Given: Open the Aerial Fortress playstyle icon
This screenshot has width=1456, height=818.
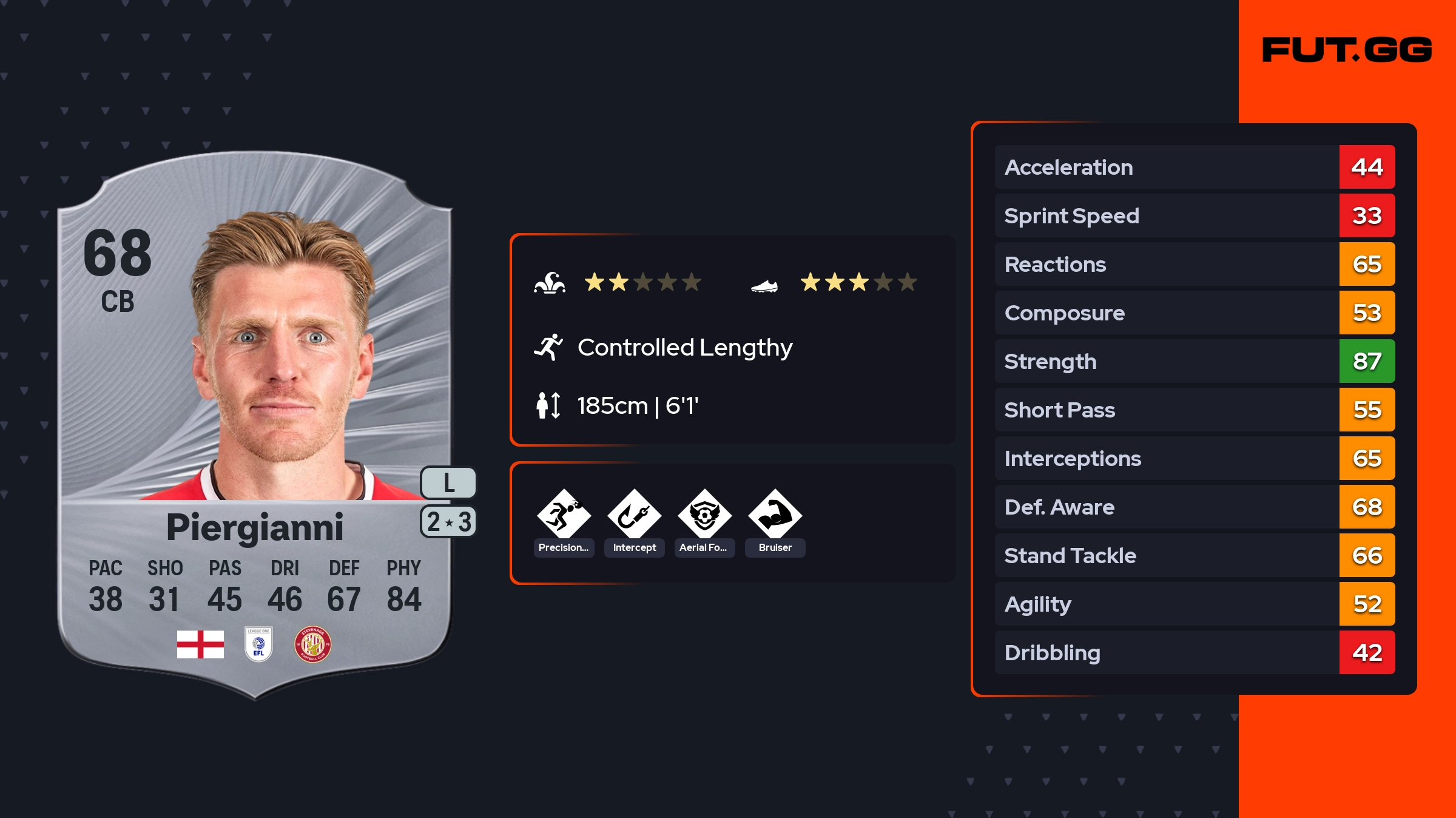Looking at the screenshot, I should click(704, 515).
